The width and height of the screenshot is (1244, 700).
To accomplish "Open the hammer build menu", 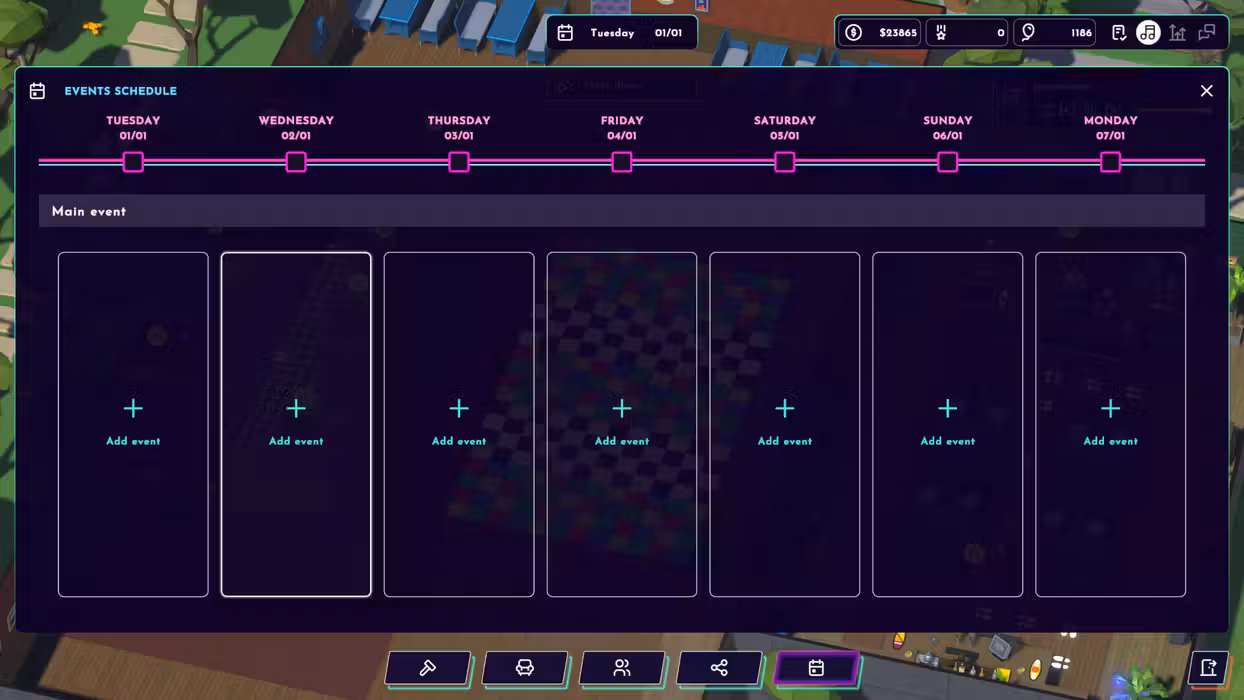I will [x=427, y=668].
